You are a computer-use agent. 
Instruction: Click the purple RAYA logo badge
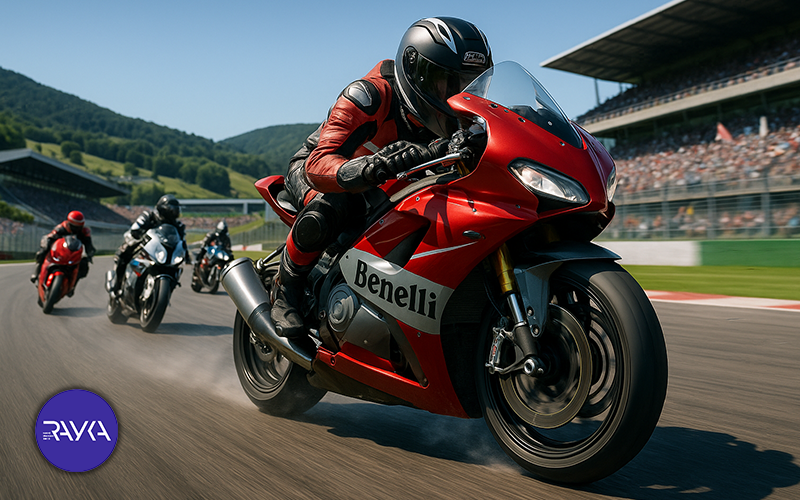click(x=77, y=430)
